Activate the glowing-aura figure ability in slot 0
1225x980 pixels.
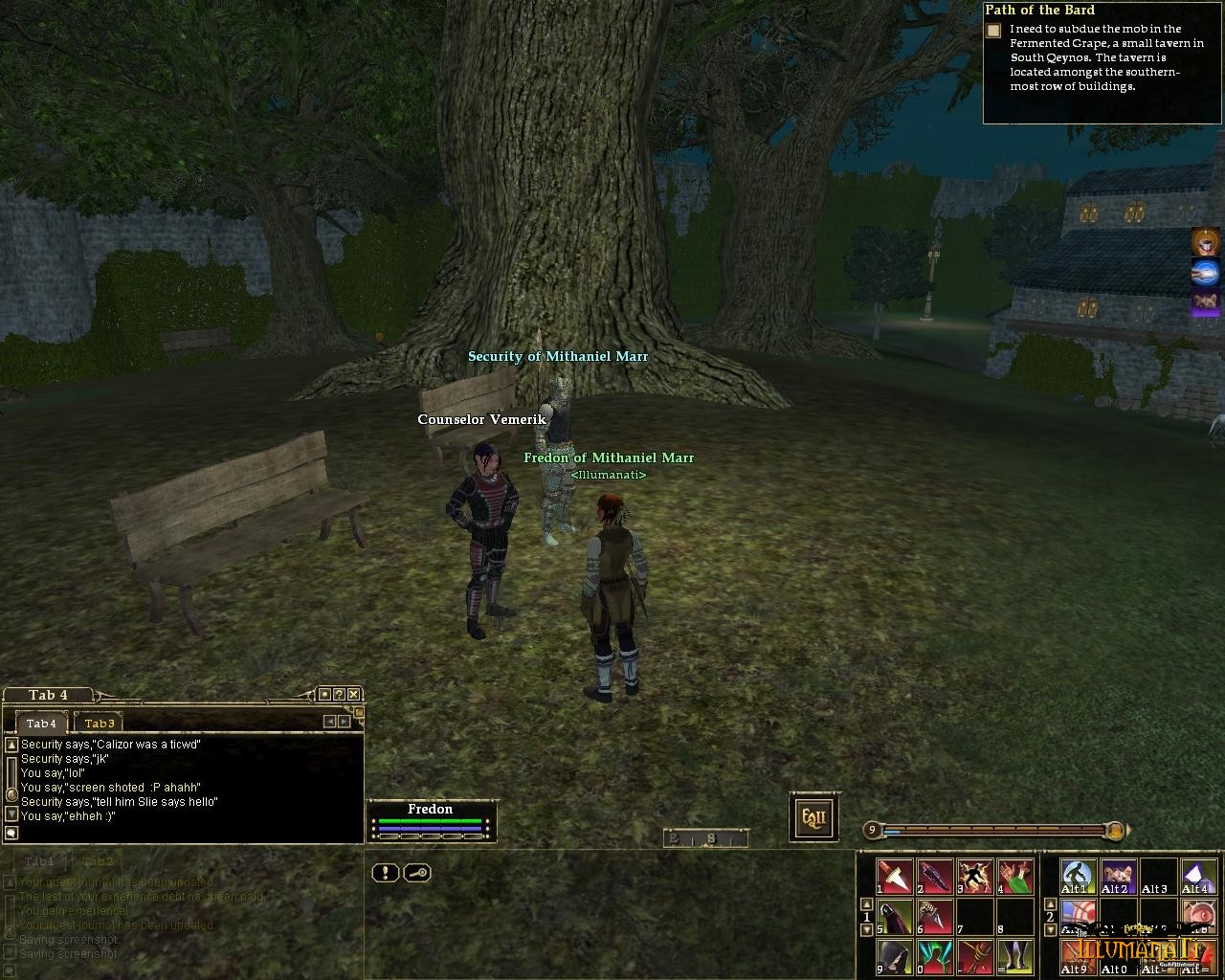pyautogui.click(x=935, y=956)
